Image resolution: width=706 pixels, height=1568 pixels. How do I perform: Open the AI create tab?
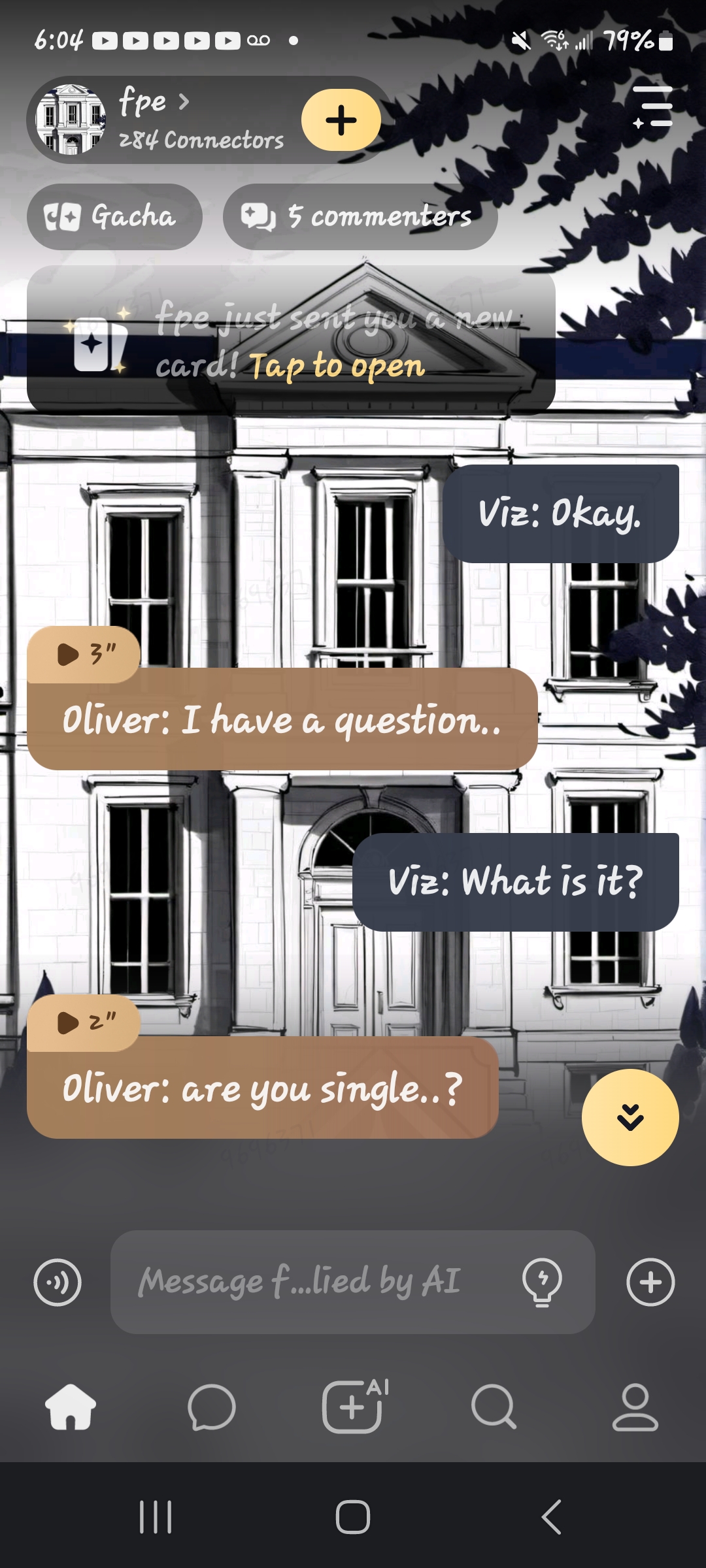[x=353, y=1407]
